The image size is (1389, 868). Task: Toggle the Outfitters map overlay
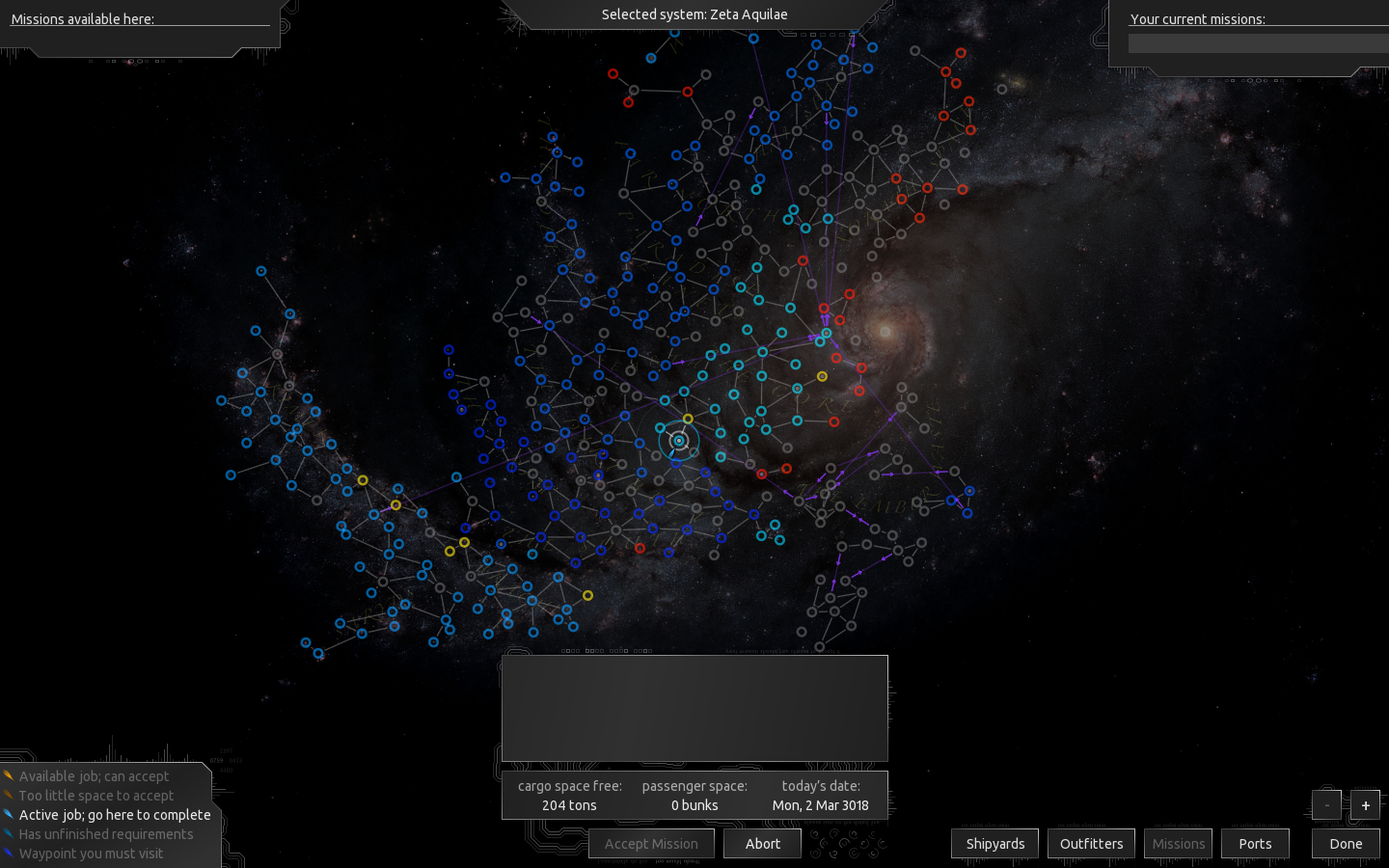(1091, 843)
